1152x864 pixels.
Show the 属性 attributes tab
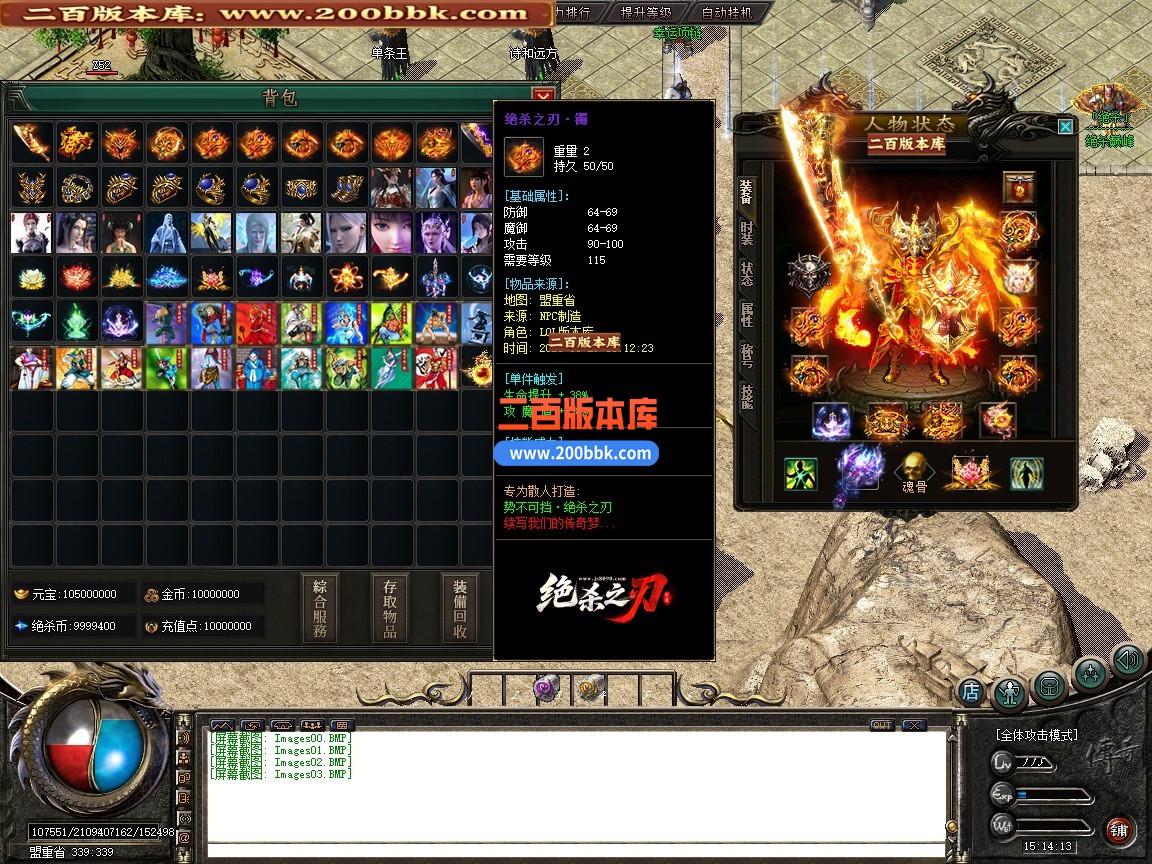746,315
